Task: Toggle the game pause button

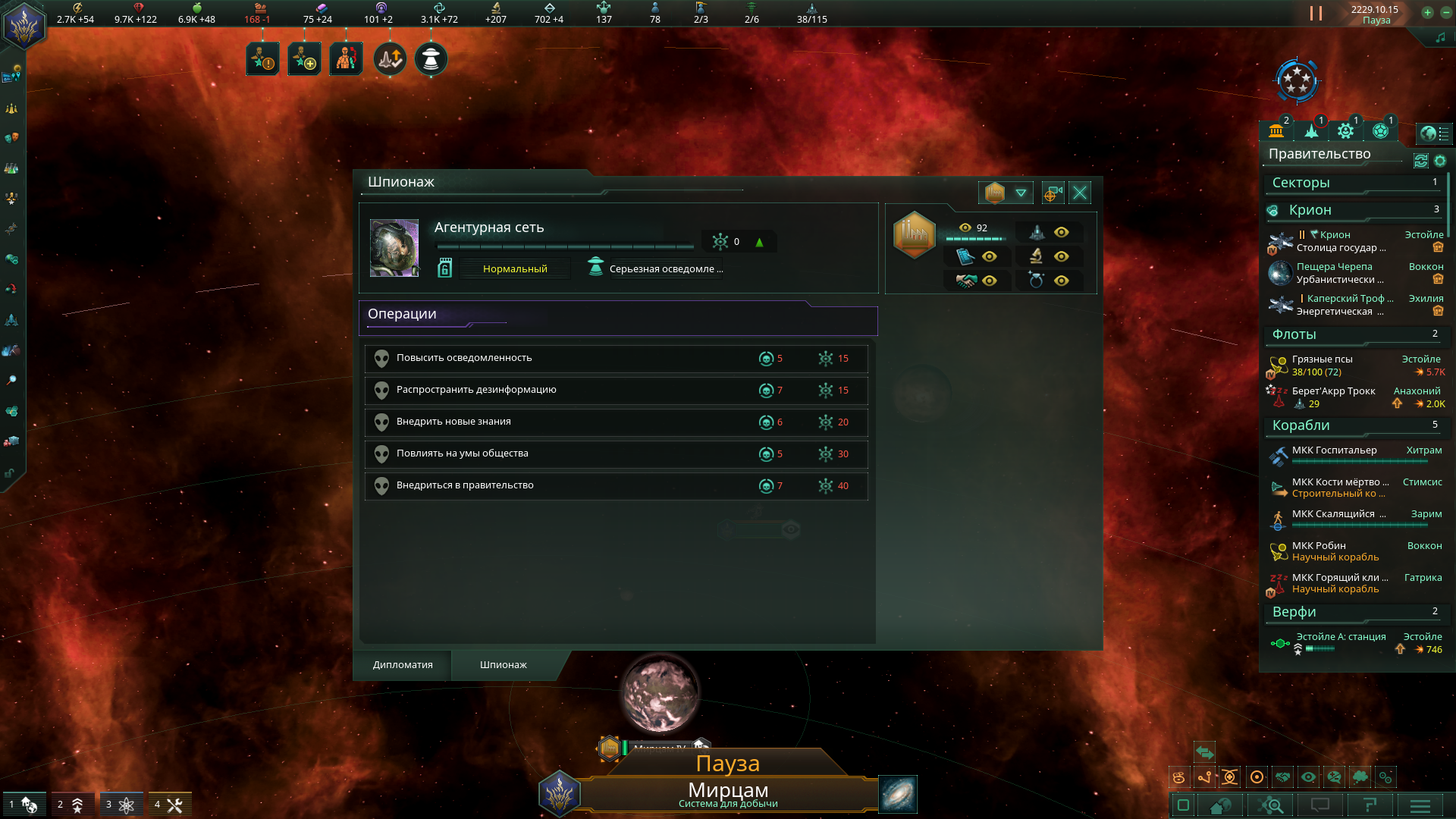Action: tap(1316, 14)
